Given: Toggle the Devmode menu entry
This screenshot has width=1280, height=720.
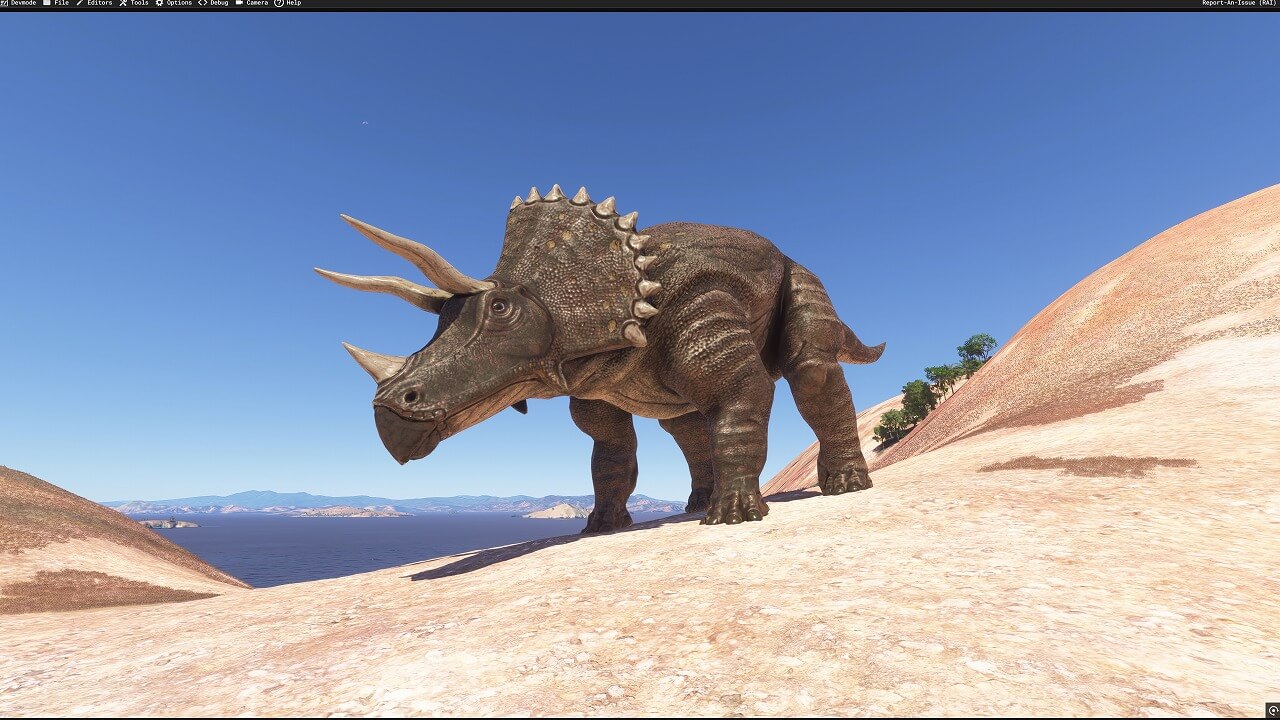Looking at the screenshot, I should coord(20,3).
